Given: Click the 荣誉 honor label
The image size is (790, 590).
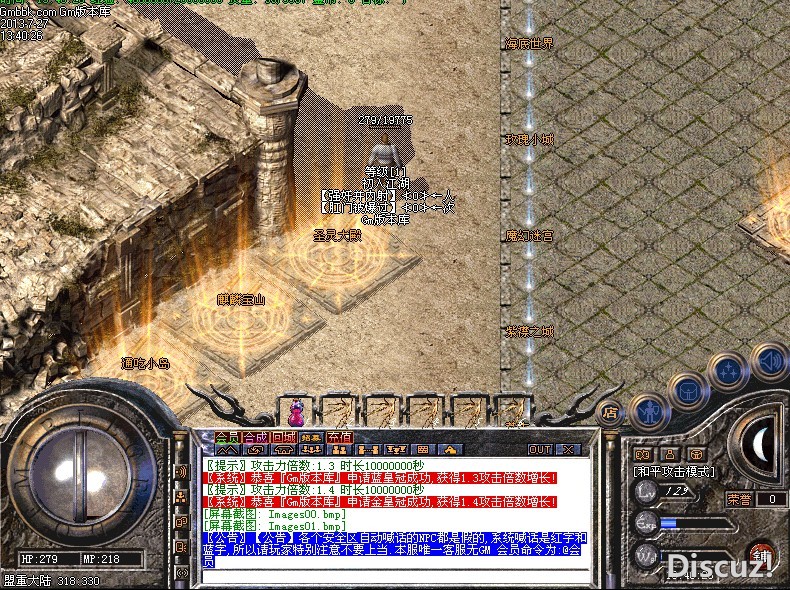Looking at the screenshot, I should tap(739, 498).
